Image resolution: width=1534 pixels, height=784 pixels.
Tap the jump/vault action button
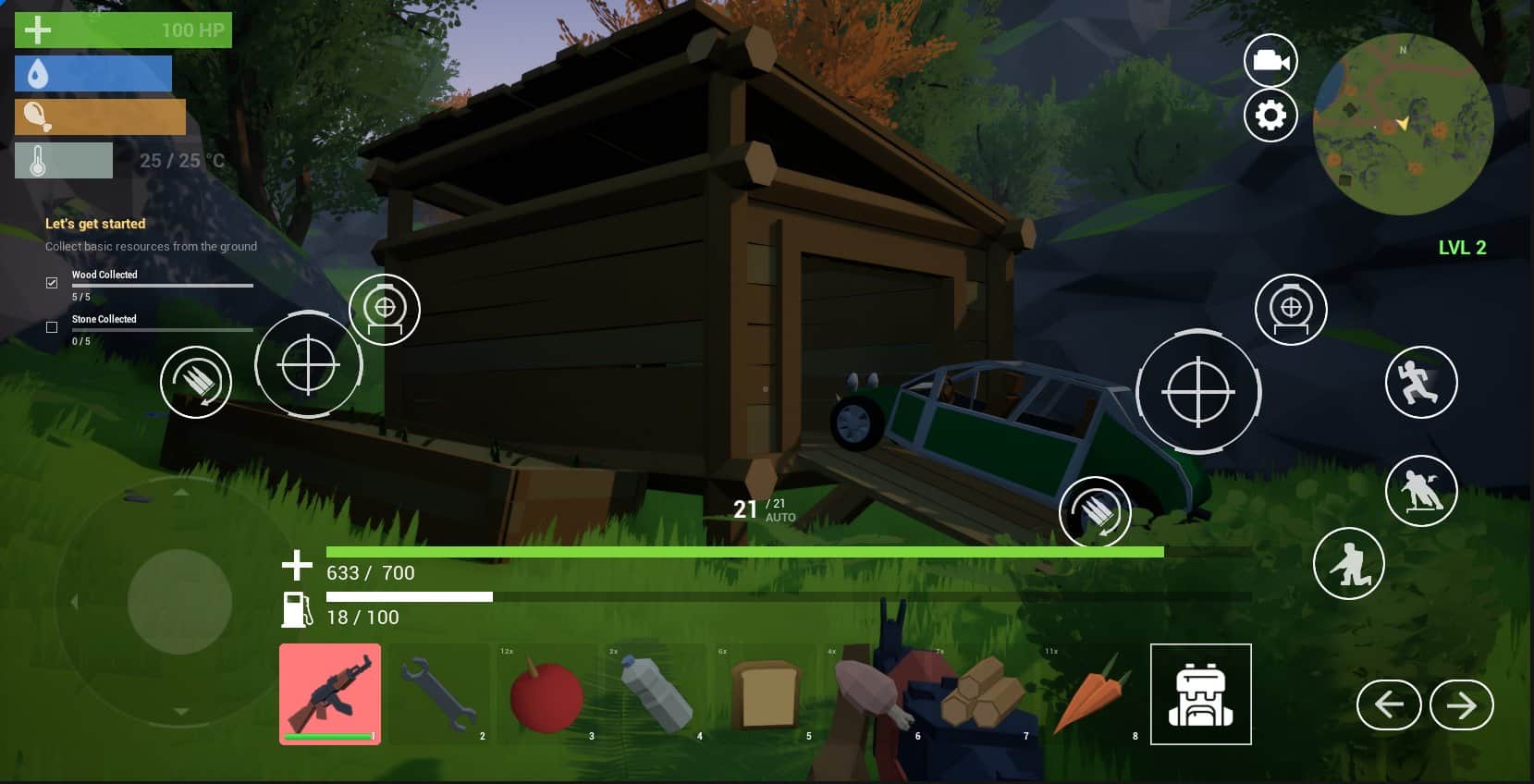[x=1420, y=491]
